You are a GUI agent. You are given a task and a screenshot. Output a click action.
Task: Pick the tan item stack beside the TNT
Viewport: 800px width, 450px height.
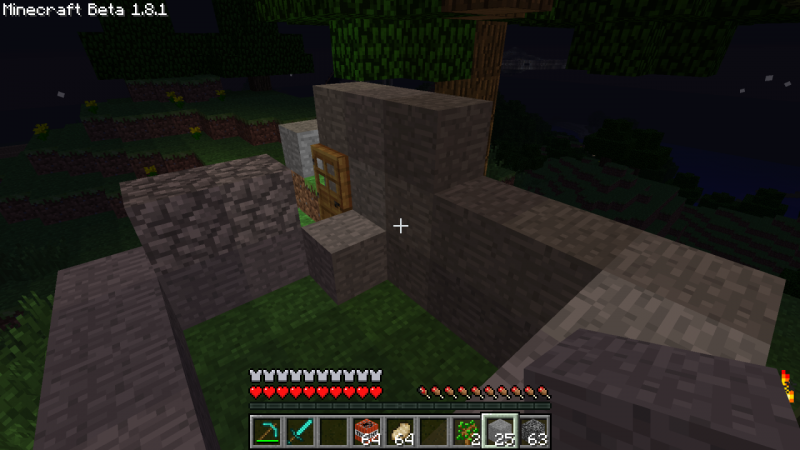[x=400, y=431]
